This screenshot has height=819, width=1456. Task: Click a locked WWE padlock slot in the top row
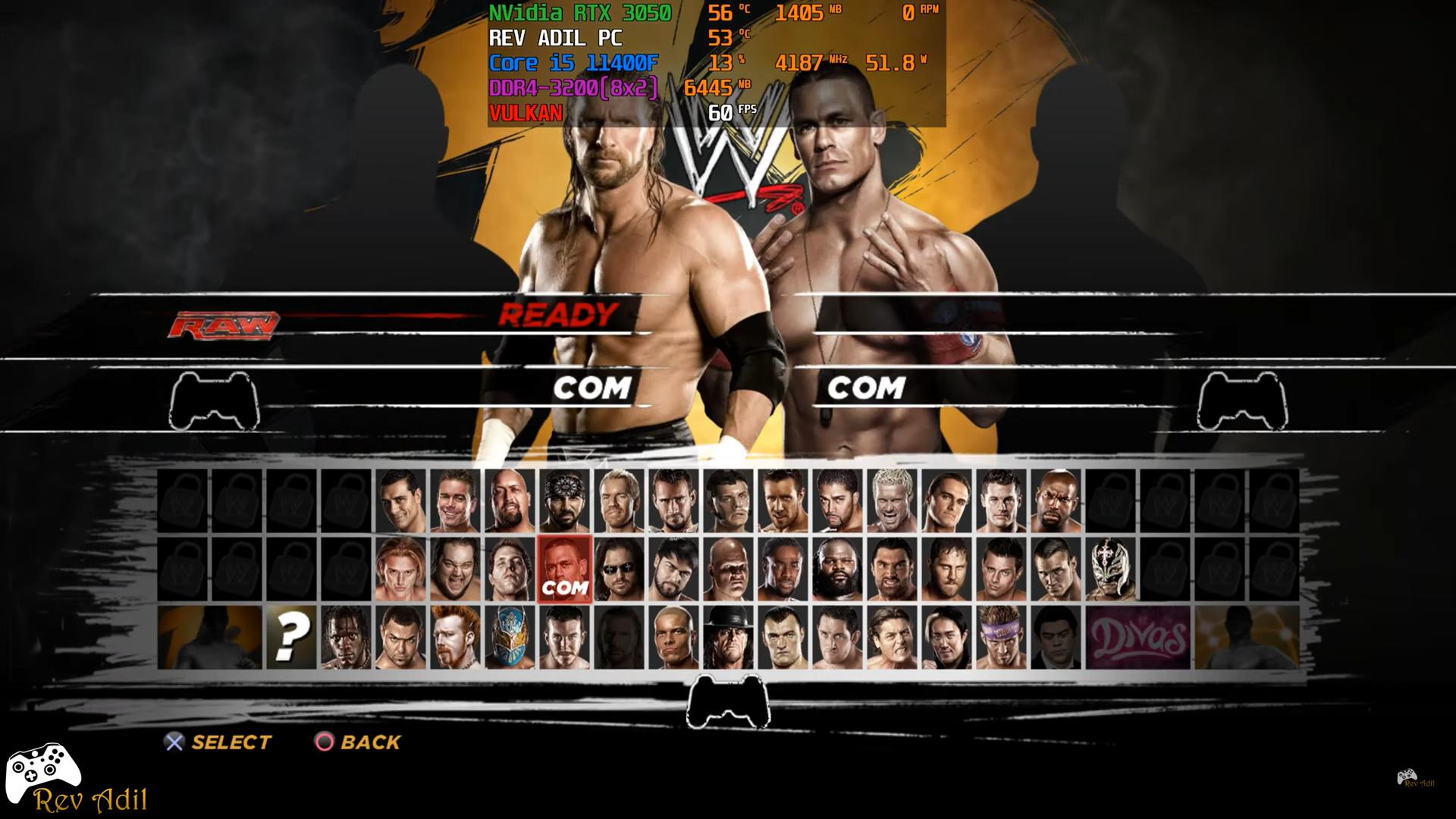[x=182, y=499]
